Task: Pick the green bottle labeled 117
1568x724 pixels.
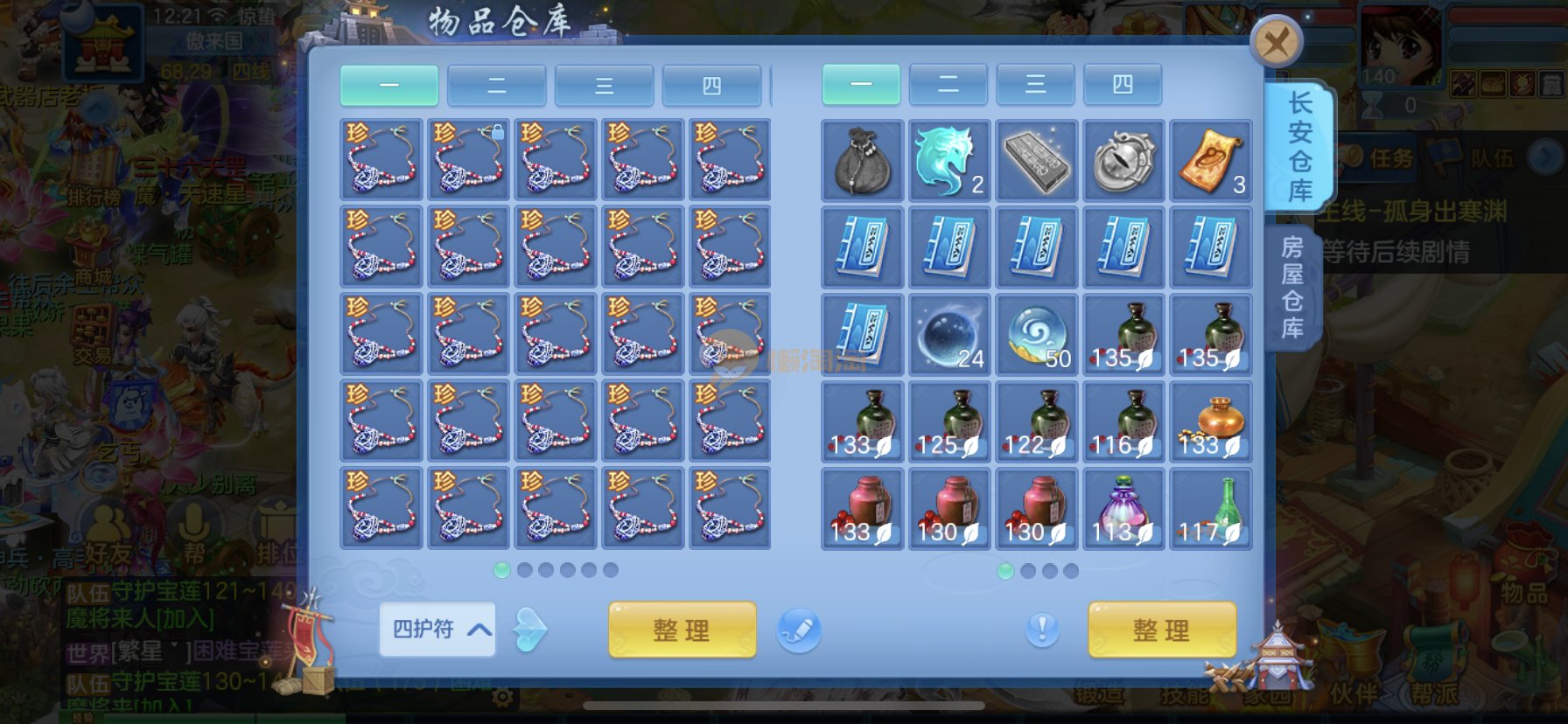Action: pyautogui.click(x=1211, y=509)
